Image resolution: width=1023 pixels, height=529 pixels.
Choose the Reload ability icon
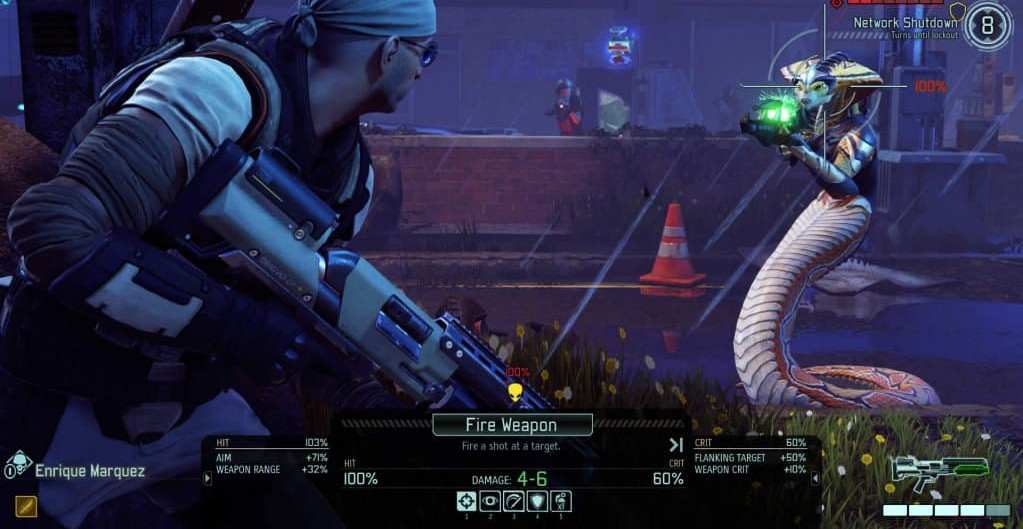click(513, 501)
